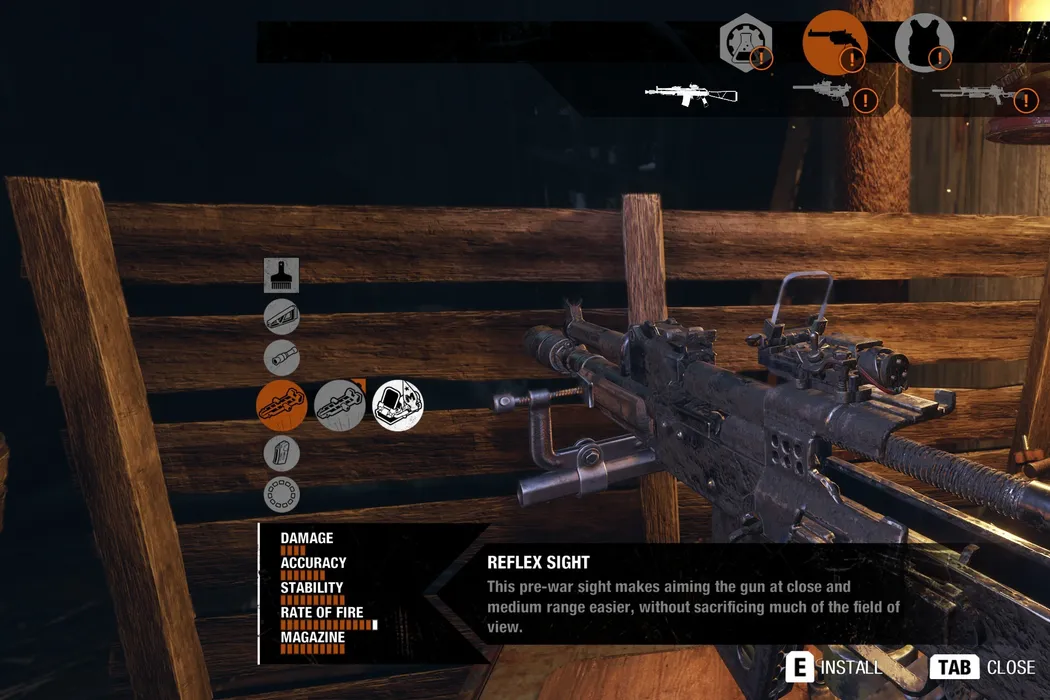Open the barrel attachment category
Screen dimensions: 1050x700
tap(281, 358)
